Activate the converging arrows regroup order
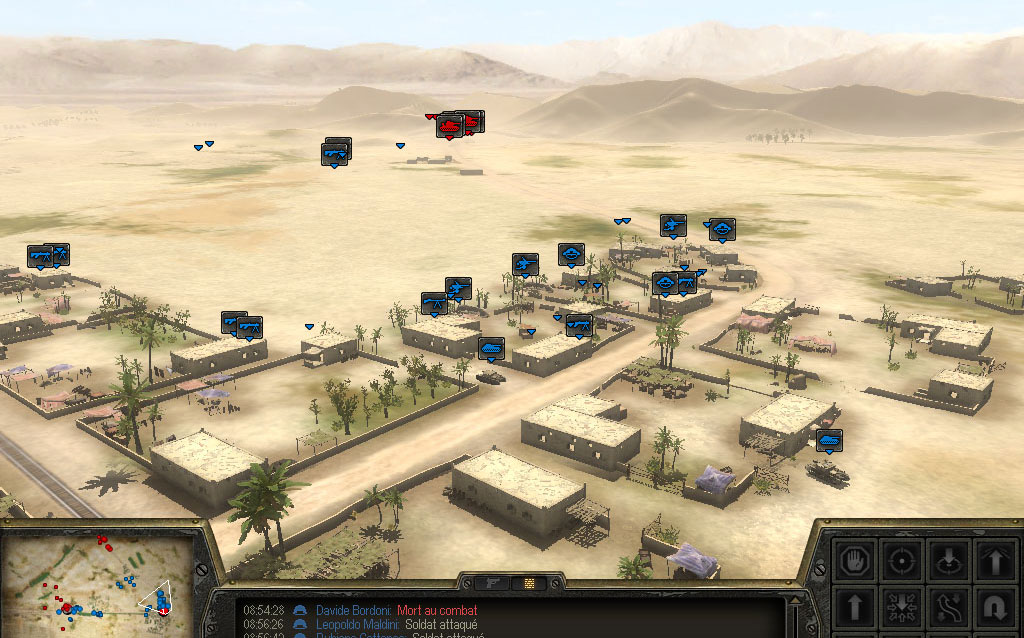This screenshot has width=1024, height=638. (x=902, y=606)
